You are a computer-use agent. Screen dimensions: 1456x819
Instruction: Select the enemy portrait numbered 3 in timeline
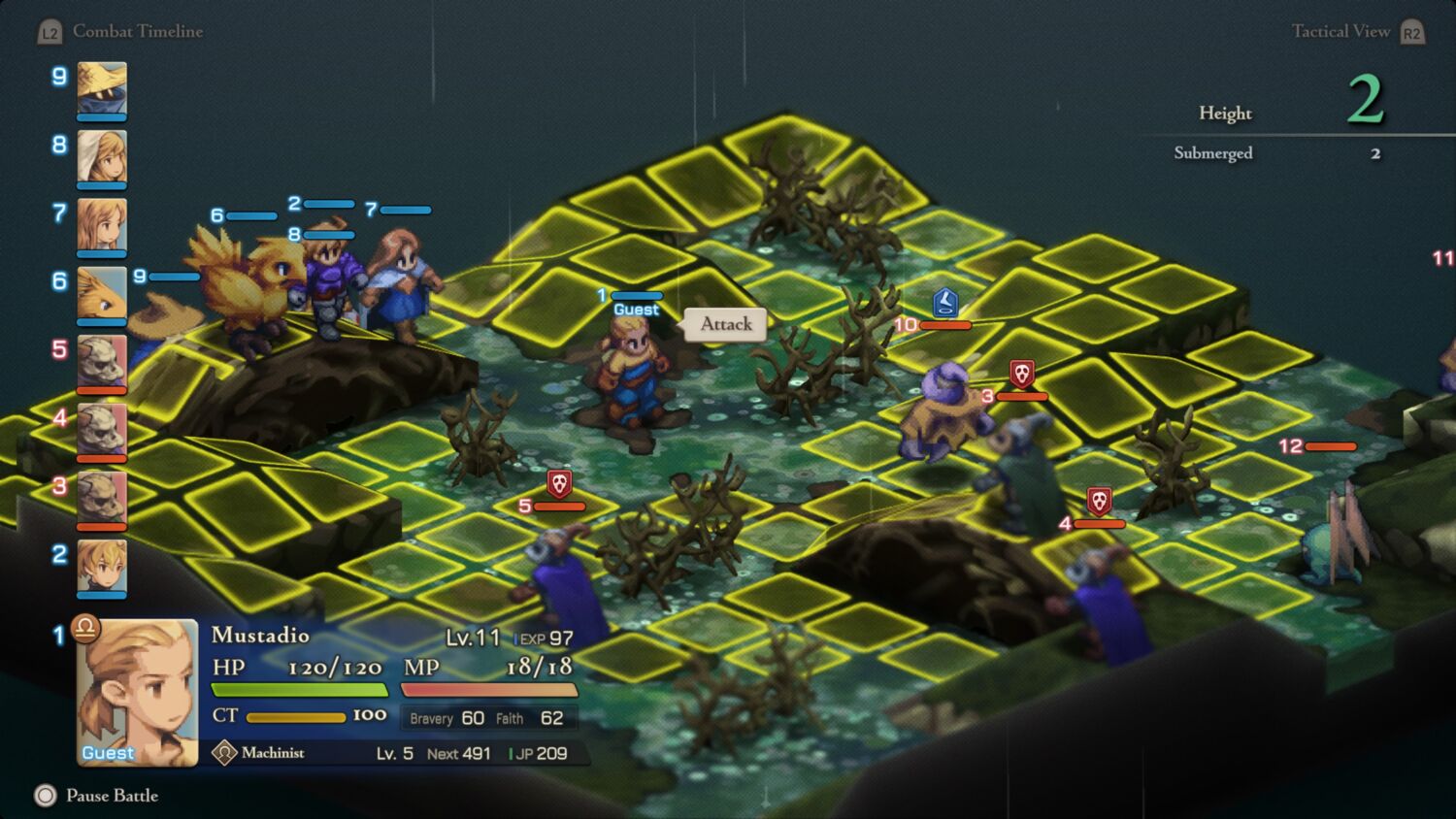tap(102, 496)
